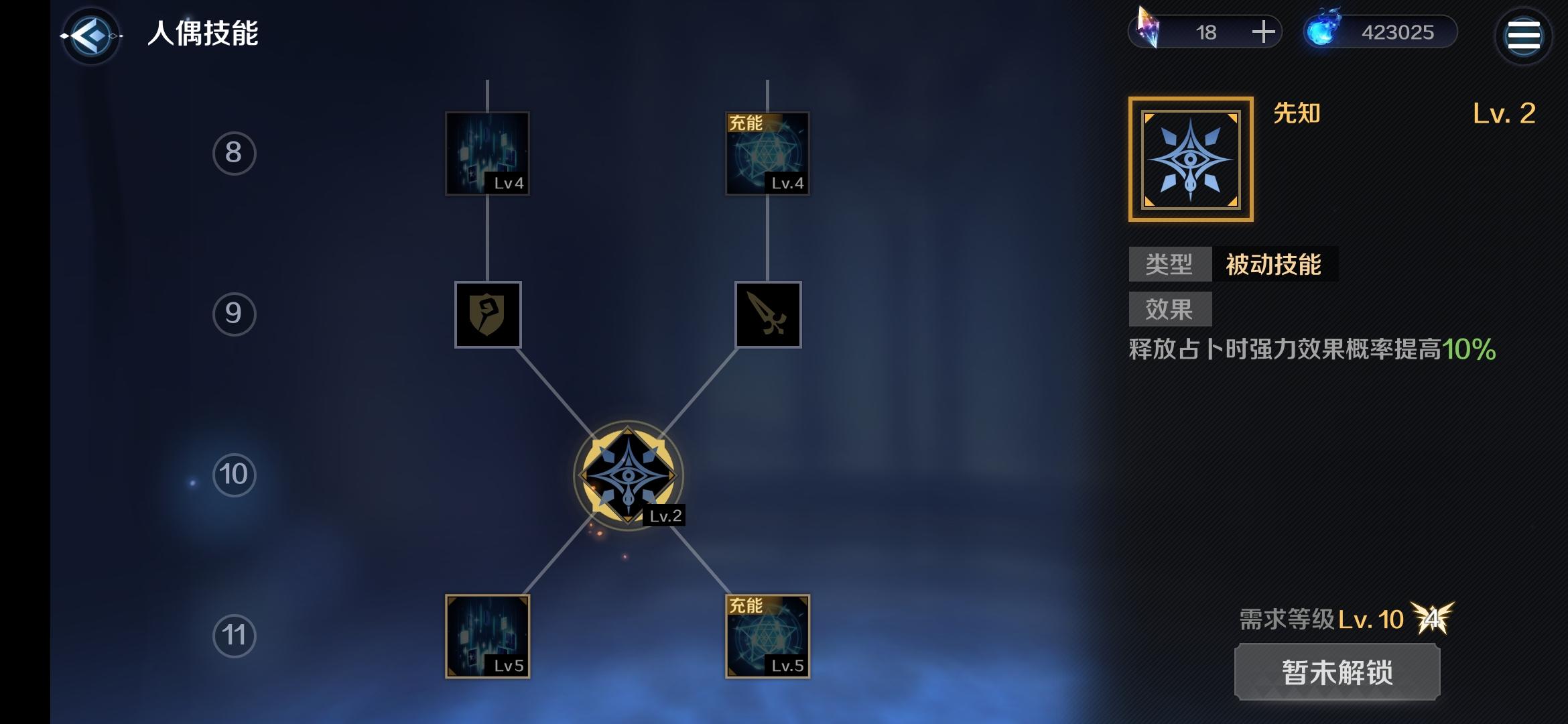Screen dimensions: 1568x724
Task: Select the card divination skill at row 8
Action: pos(487,153)
